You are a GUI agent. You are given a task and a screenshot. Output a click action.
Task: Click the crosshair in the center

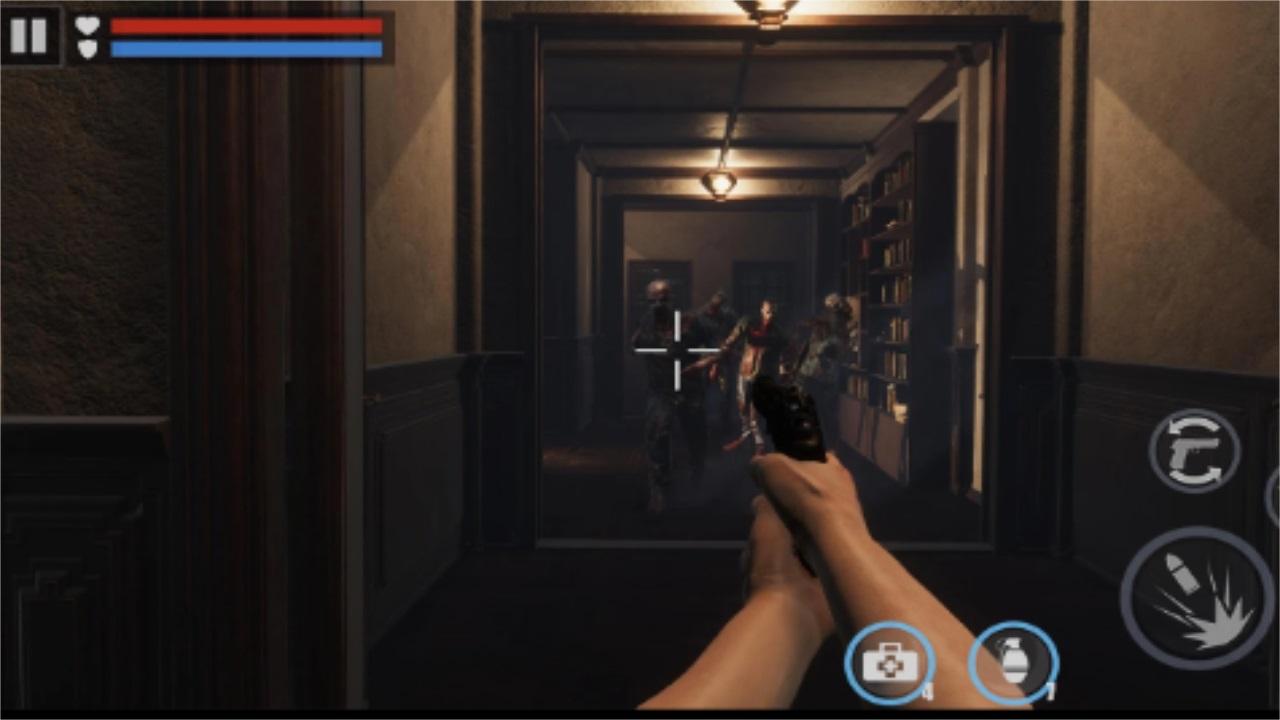click(x=678, y=350)
